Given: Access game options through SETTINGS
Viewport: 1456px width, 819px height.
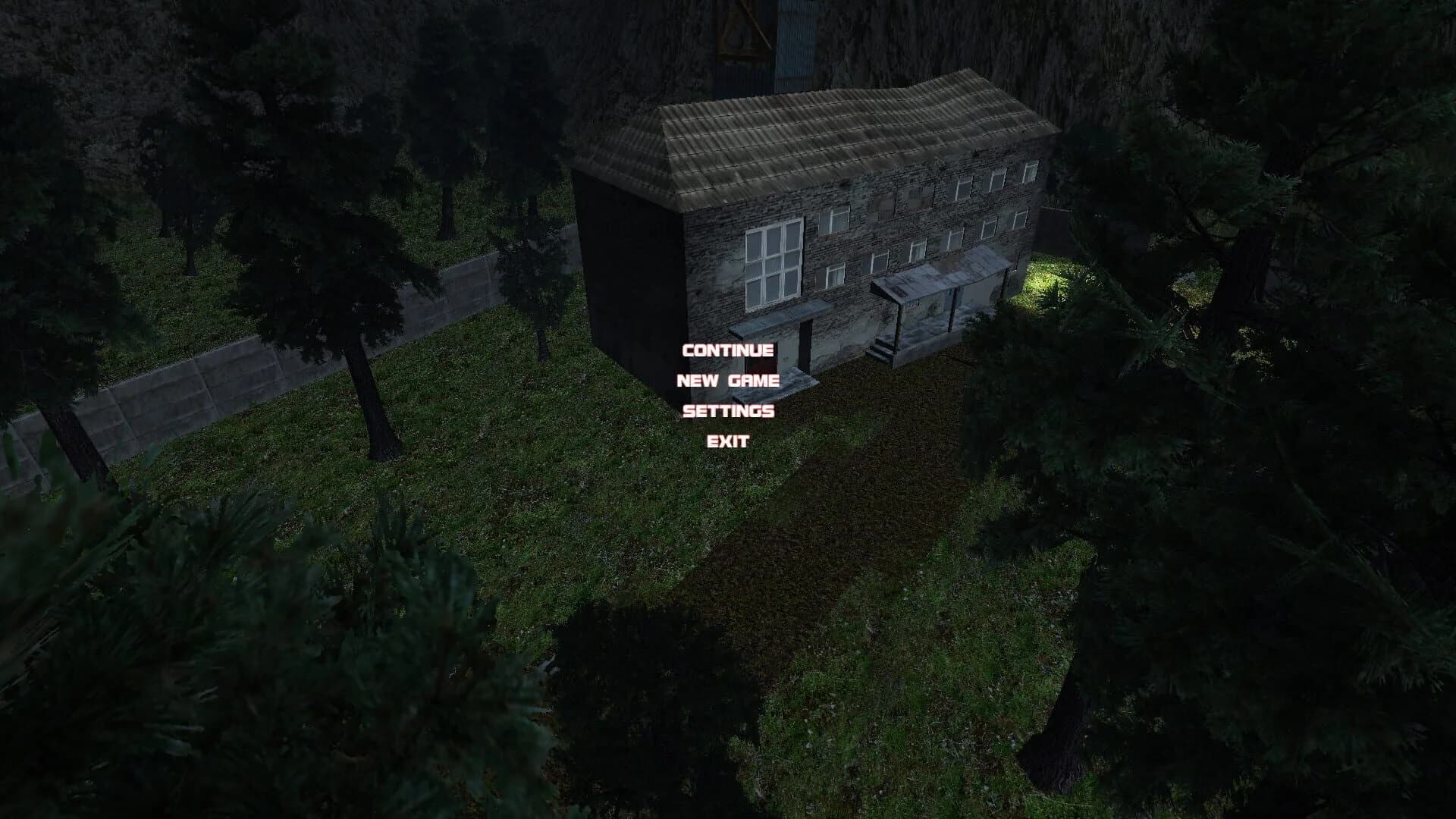Looking at the screenshot, I should [x=727, y=412].
